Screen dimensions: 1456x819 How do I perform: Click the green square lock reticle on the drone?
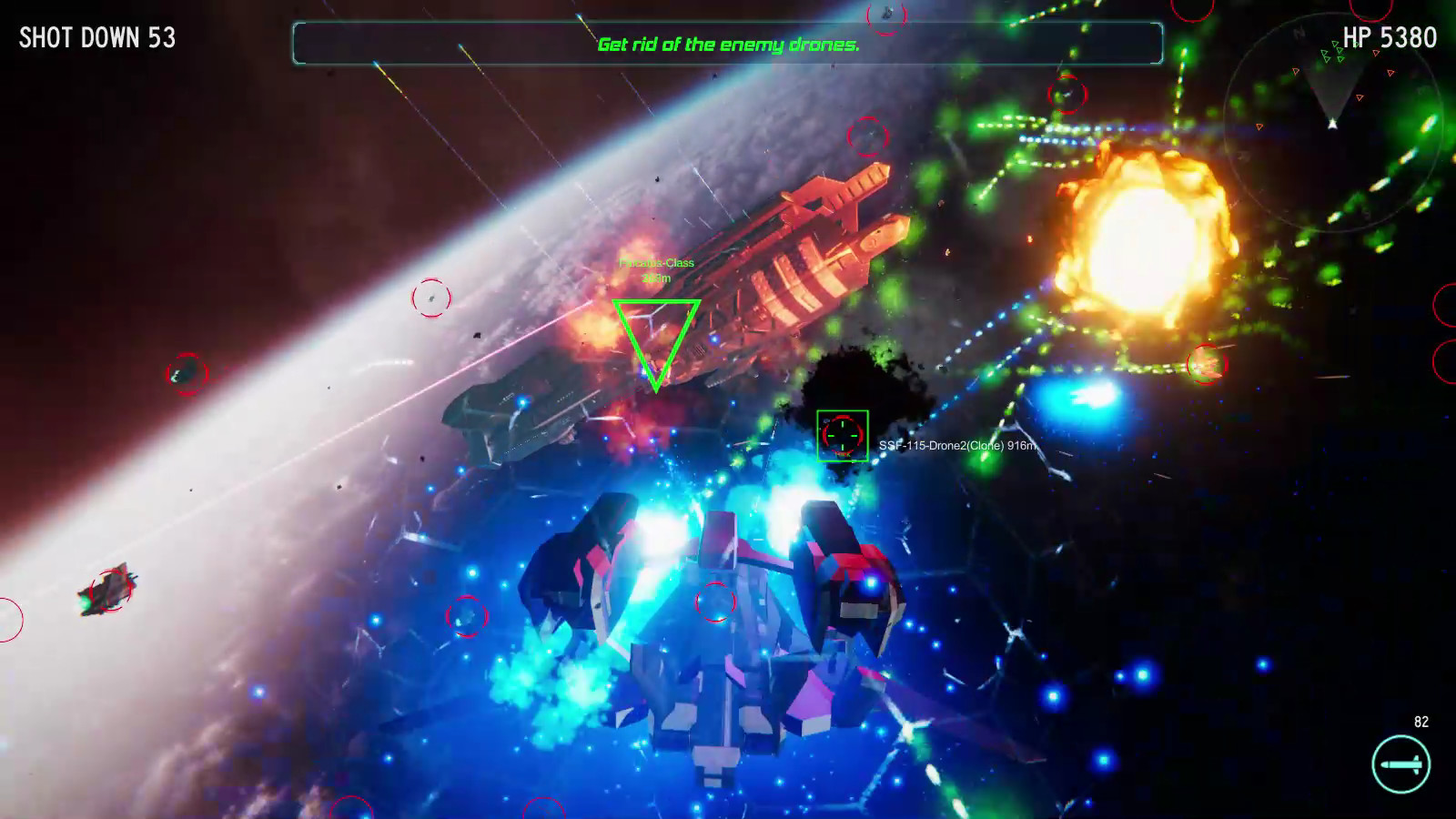842,437
